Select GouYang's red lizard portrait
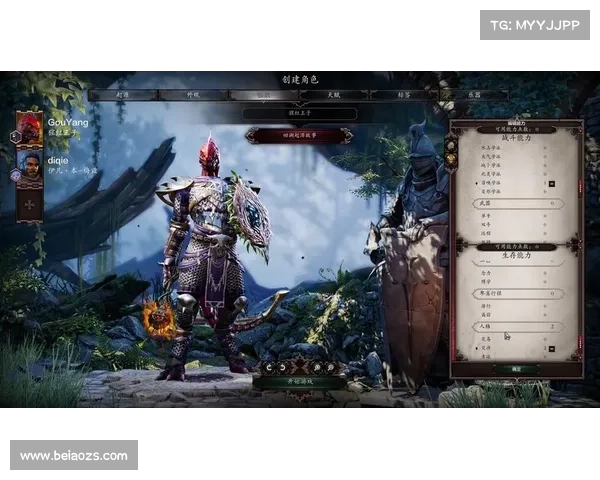The height and width of the screenshot is (480, 600). pyautogui.click(x=29, y=127)
